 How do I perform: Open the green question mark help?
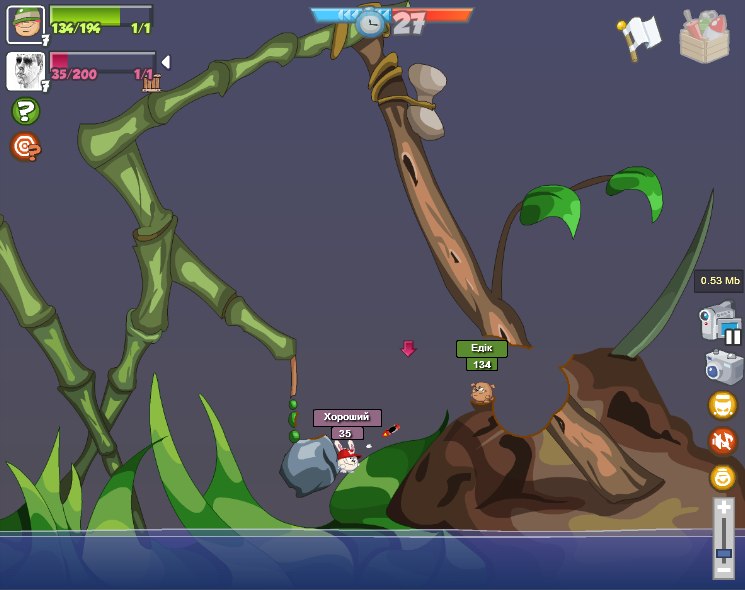(x=25, y=111)
